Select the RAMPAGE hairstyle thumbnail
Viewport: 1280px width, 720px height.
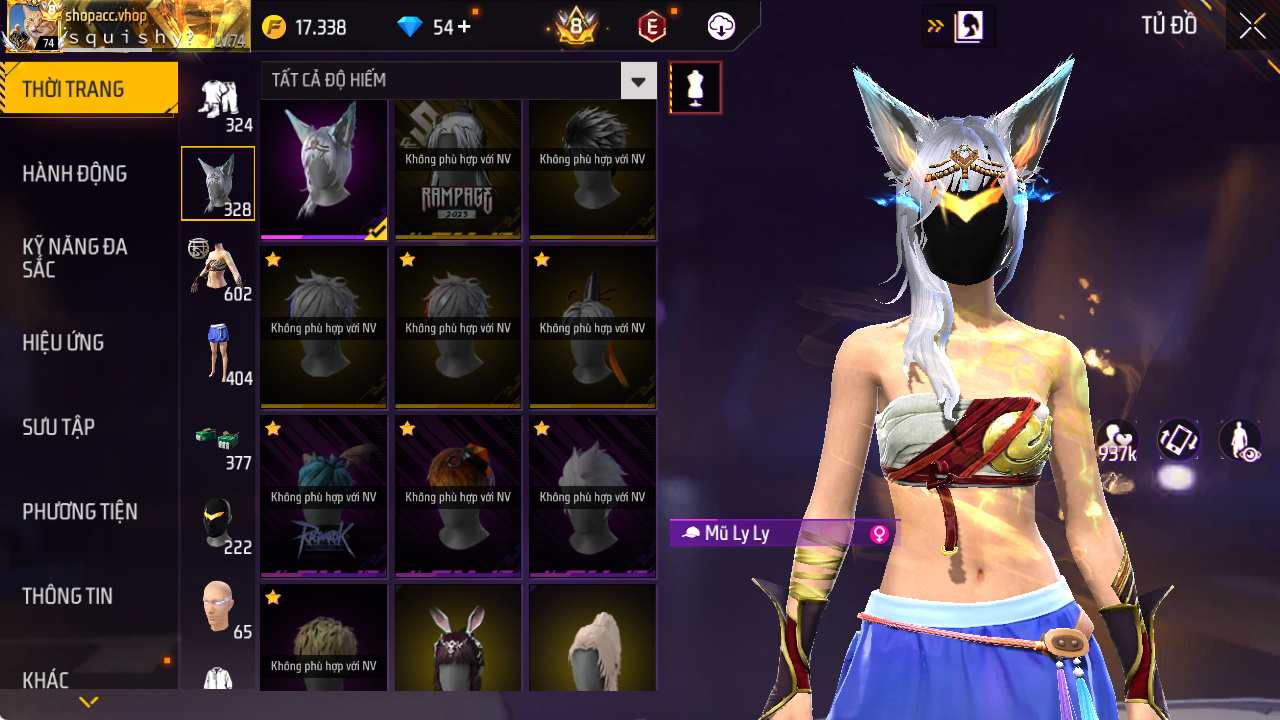point(457,167)
